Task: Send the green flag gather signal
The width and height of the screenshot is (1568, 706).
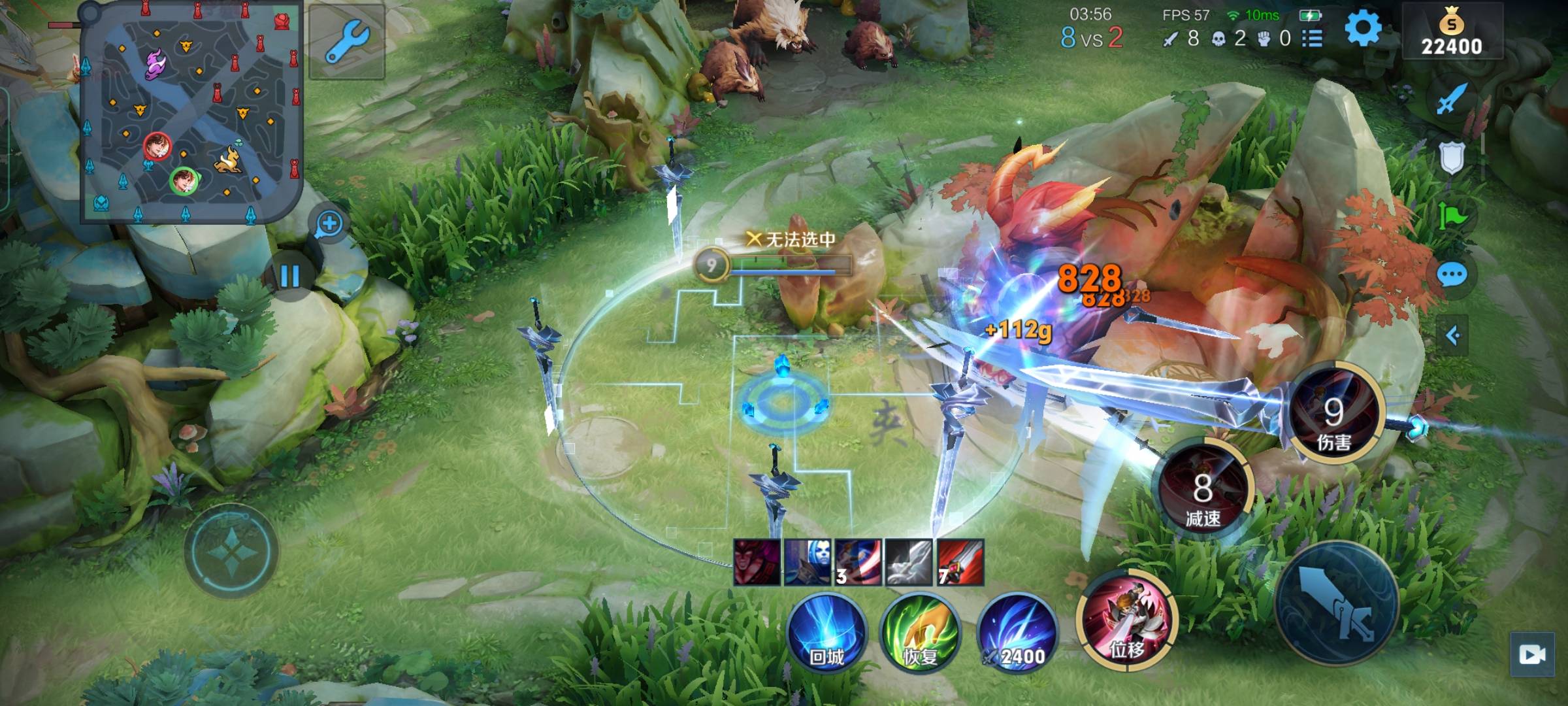Action: point(1452,216)
